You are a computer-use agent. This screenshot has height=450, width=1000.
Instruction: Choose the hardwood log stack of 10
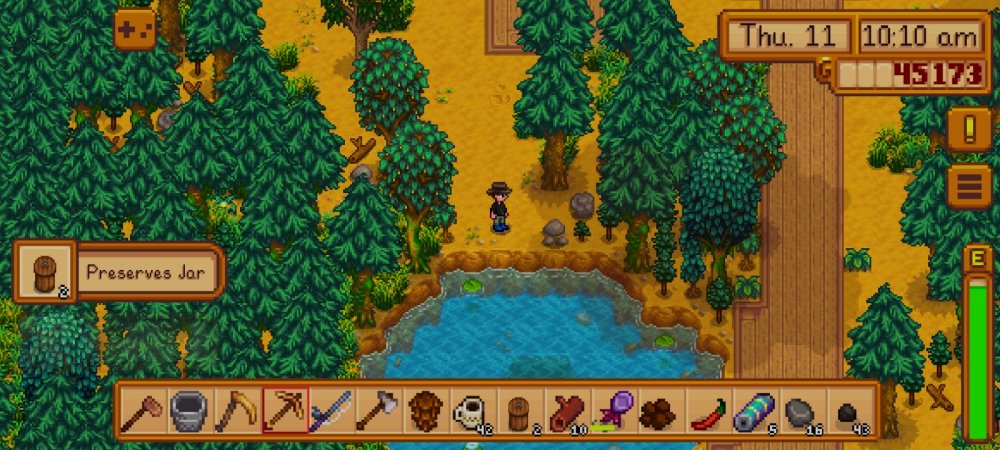tap(566, 410)
